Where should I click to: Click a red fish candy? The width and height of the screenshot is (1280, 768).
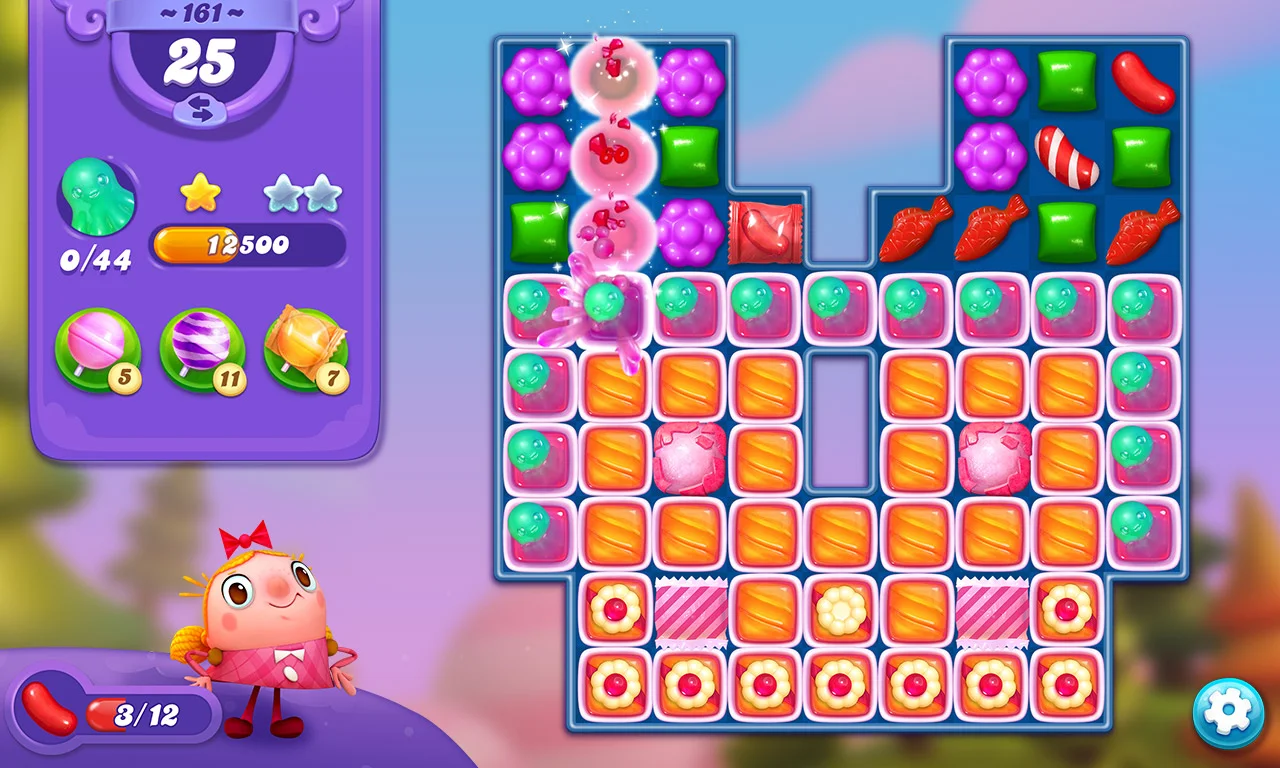pyautogui.click(x=916, y=231)
